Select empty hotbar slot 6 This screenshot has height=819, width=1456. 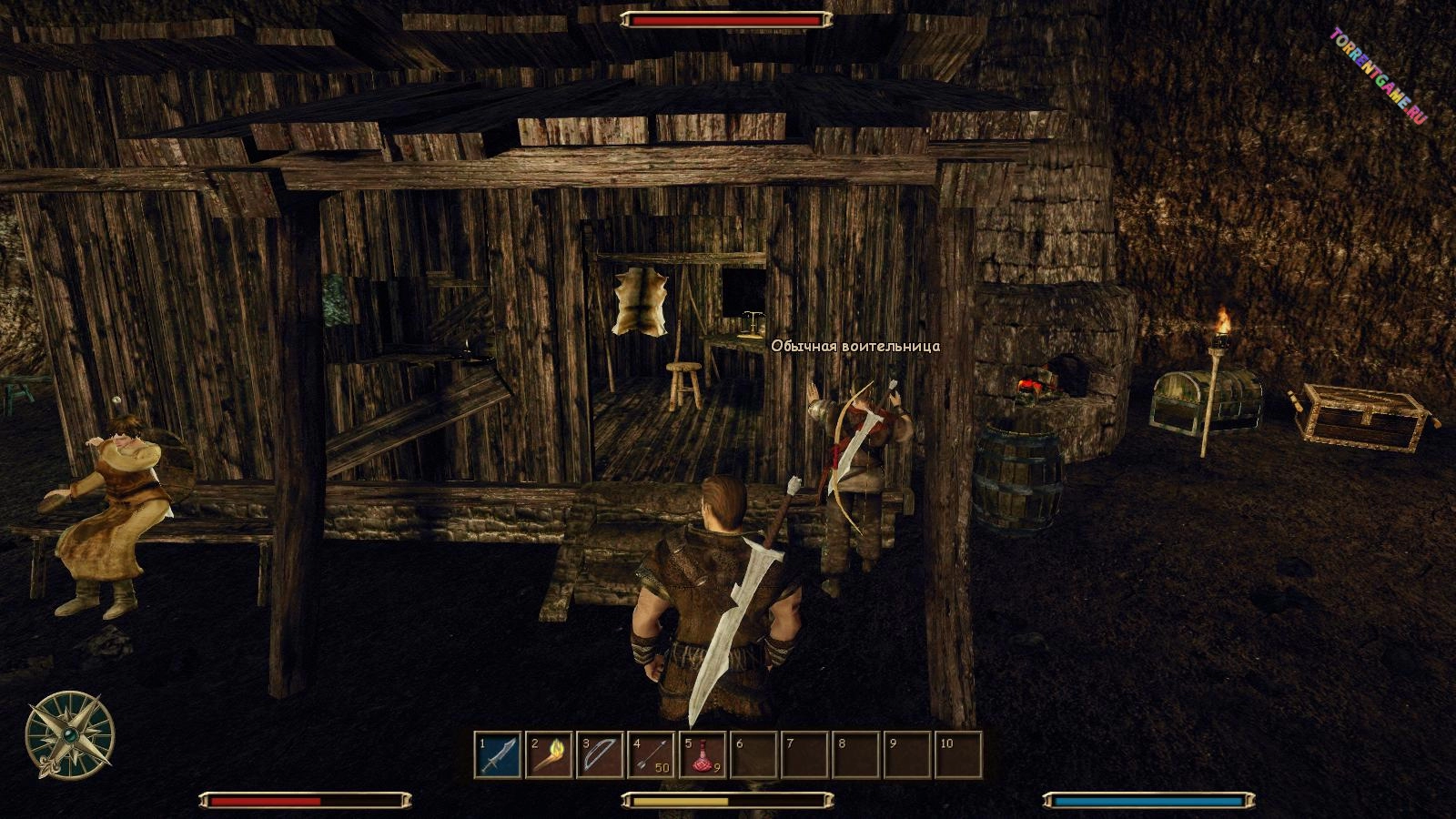(x=753, y=755)
